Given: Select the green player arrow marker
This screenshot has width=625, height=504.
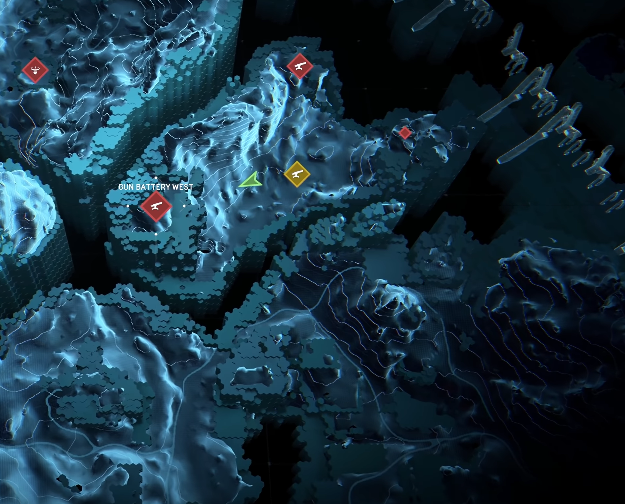Looking at the screenshot, I should tap(251, 180).
